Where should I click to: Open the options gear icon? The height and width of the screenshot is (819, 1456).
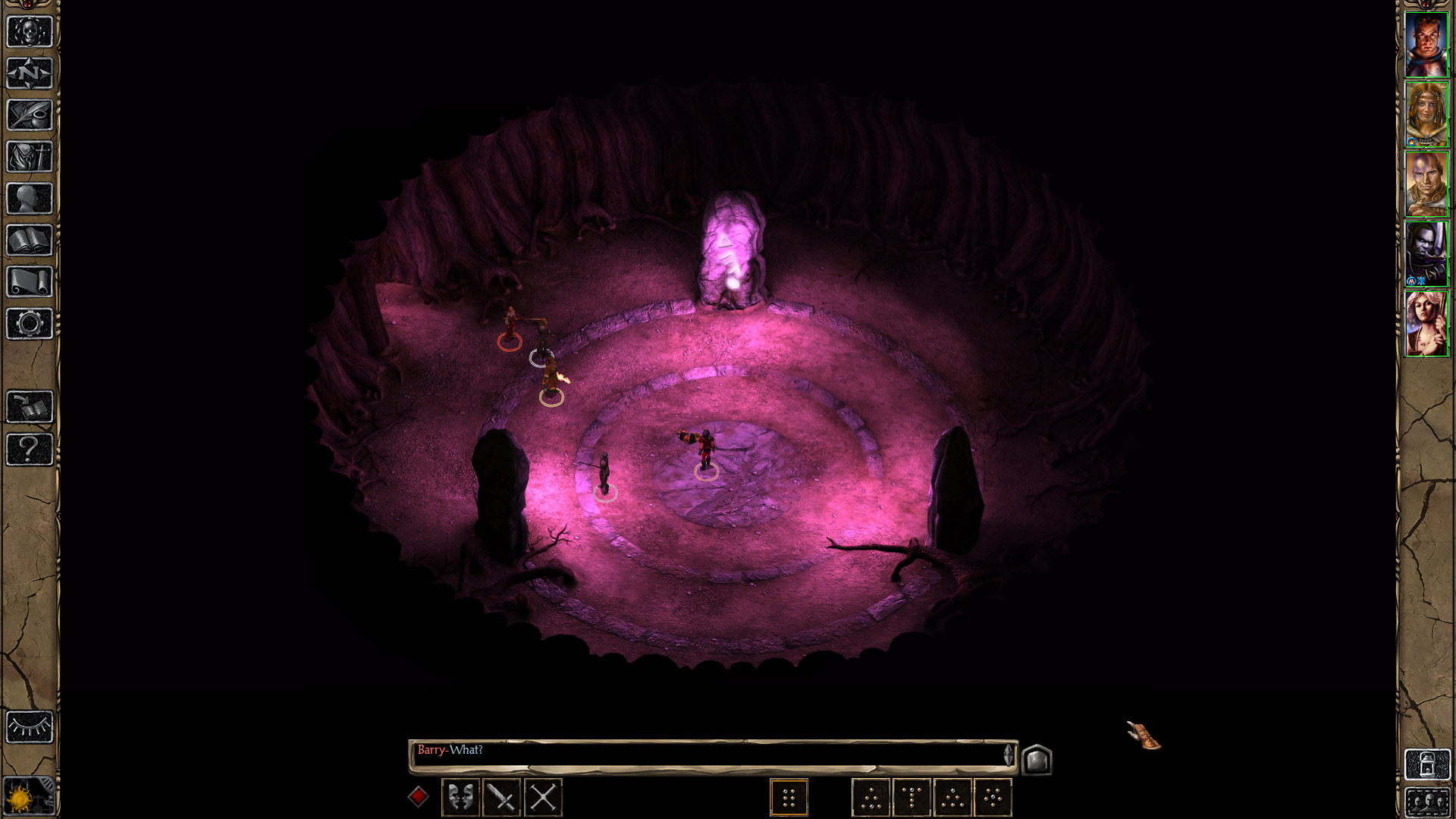30,324
